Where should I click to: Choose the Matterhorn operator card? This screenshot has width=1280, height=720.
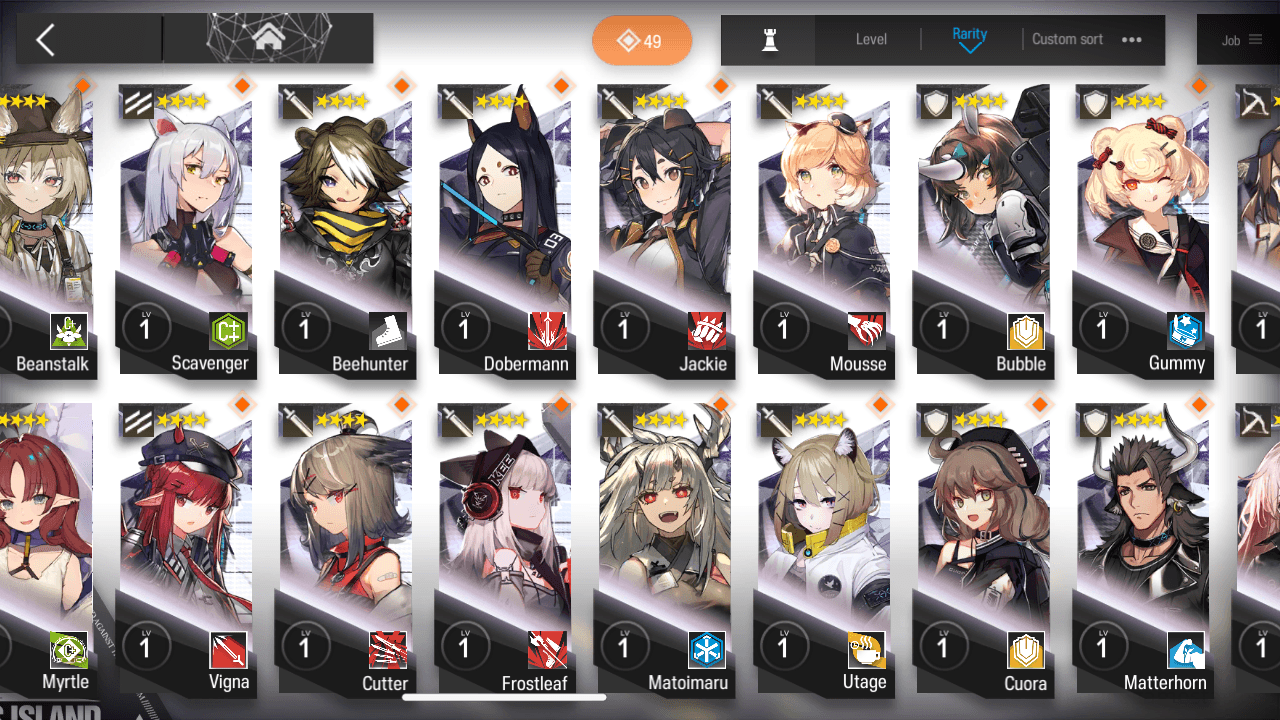[1143, 550]
